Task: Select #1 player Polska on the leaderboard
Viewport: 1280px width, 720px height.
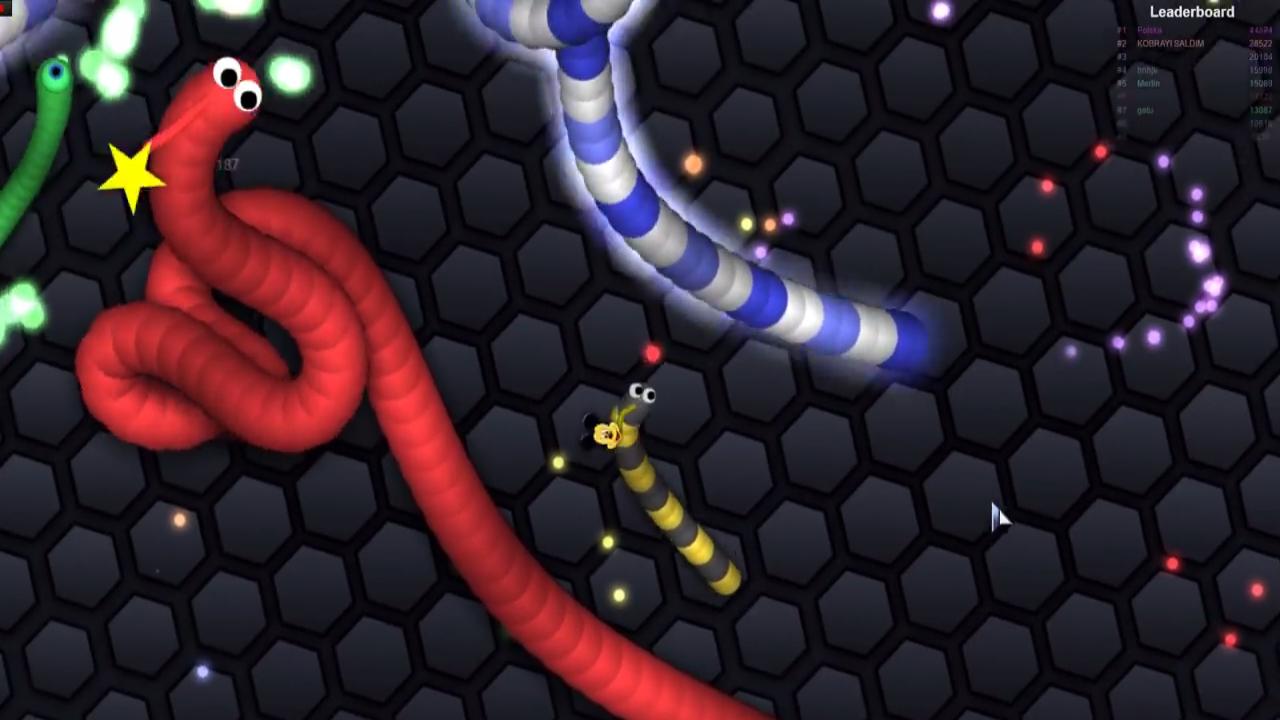Action: [x=1150, y=30]
